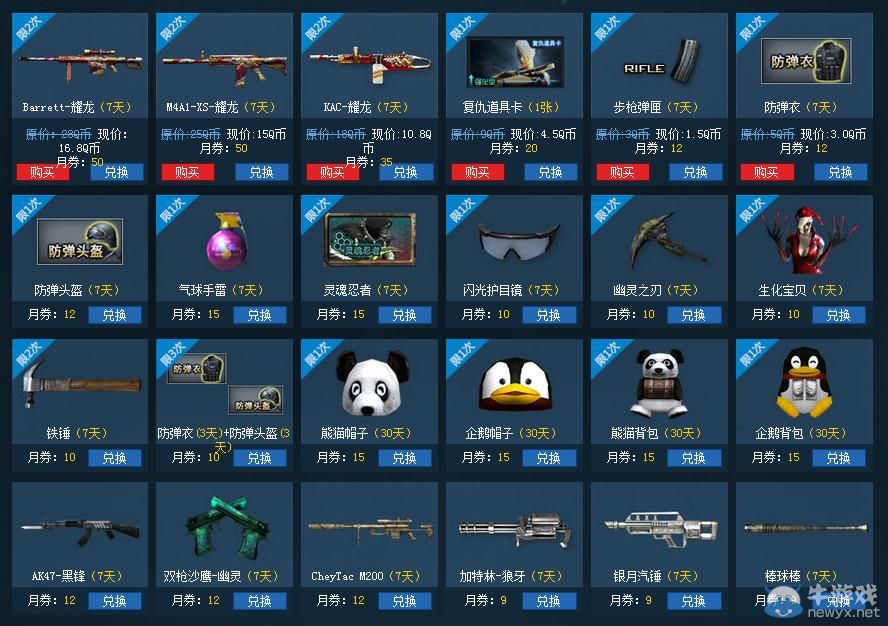Redeem the 铁锤 hammer
The image size is (888, 626).
(x=115, y=458)
